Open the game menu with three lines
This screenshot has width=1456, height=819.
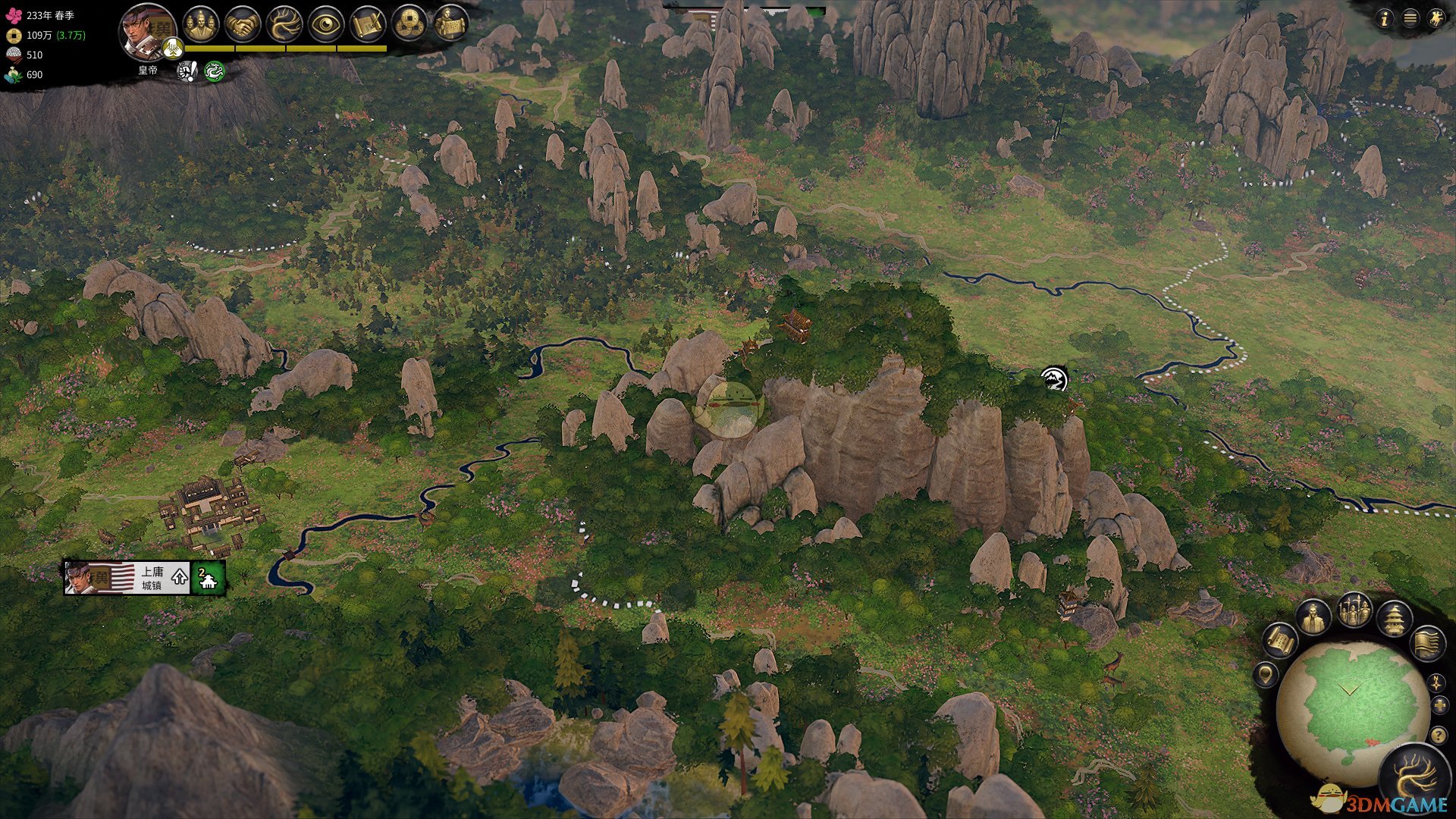[1410, 19]
